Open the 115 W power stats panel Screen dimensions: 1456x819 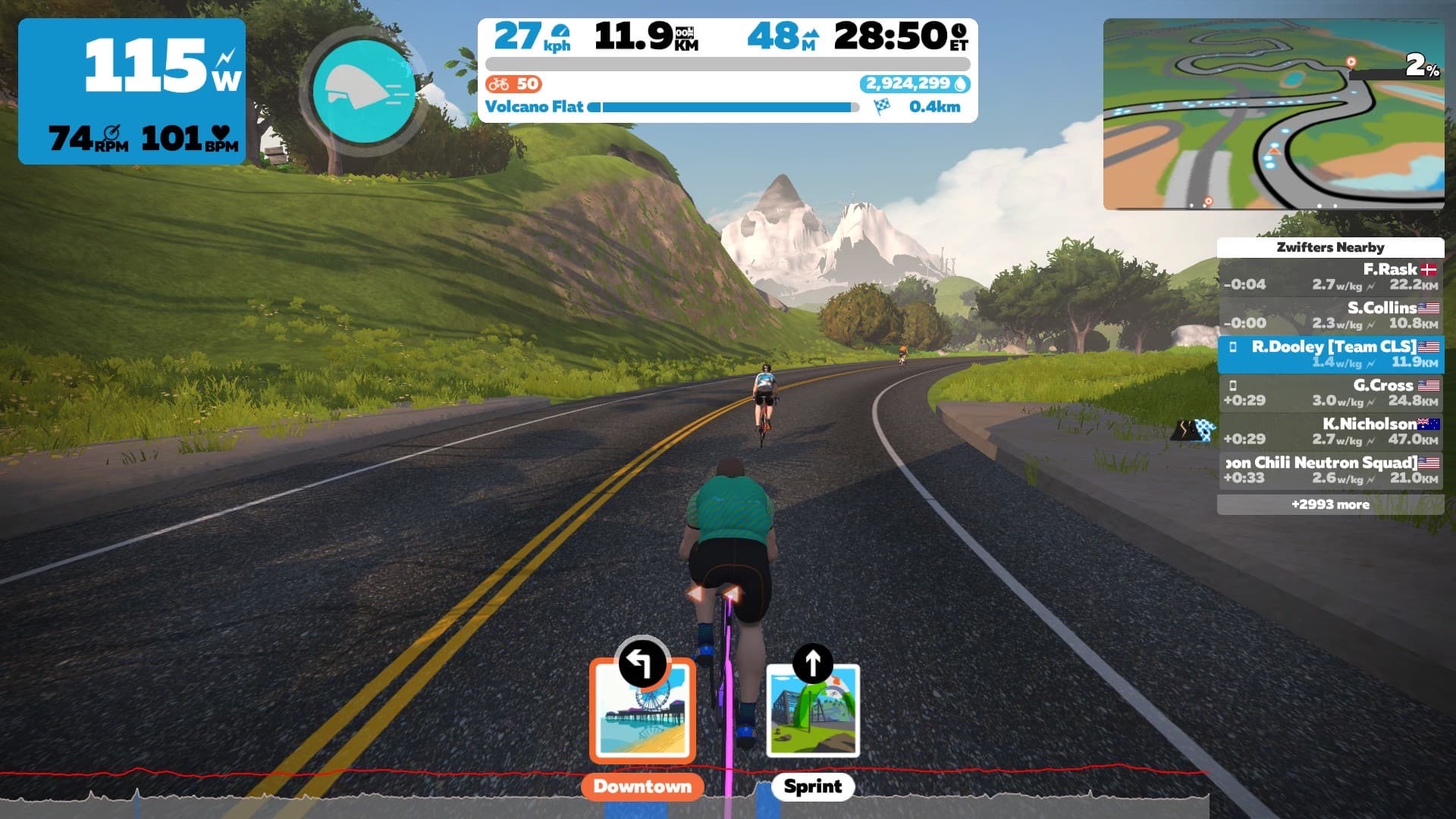point(132,91)
